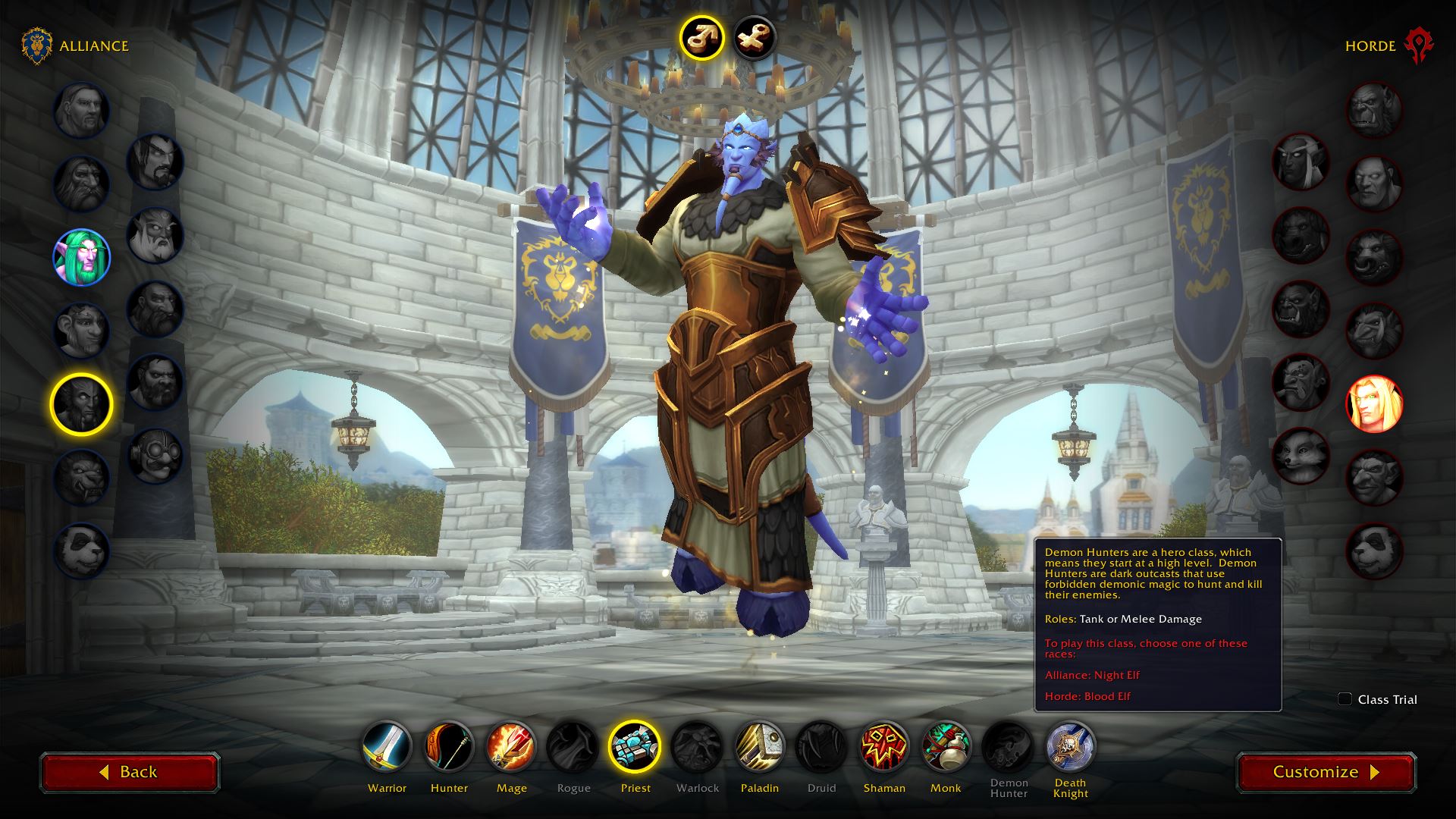This screenshot has height=819, width=1456.
Task: Choose the Hunter class
Action: 449,746
